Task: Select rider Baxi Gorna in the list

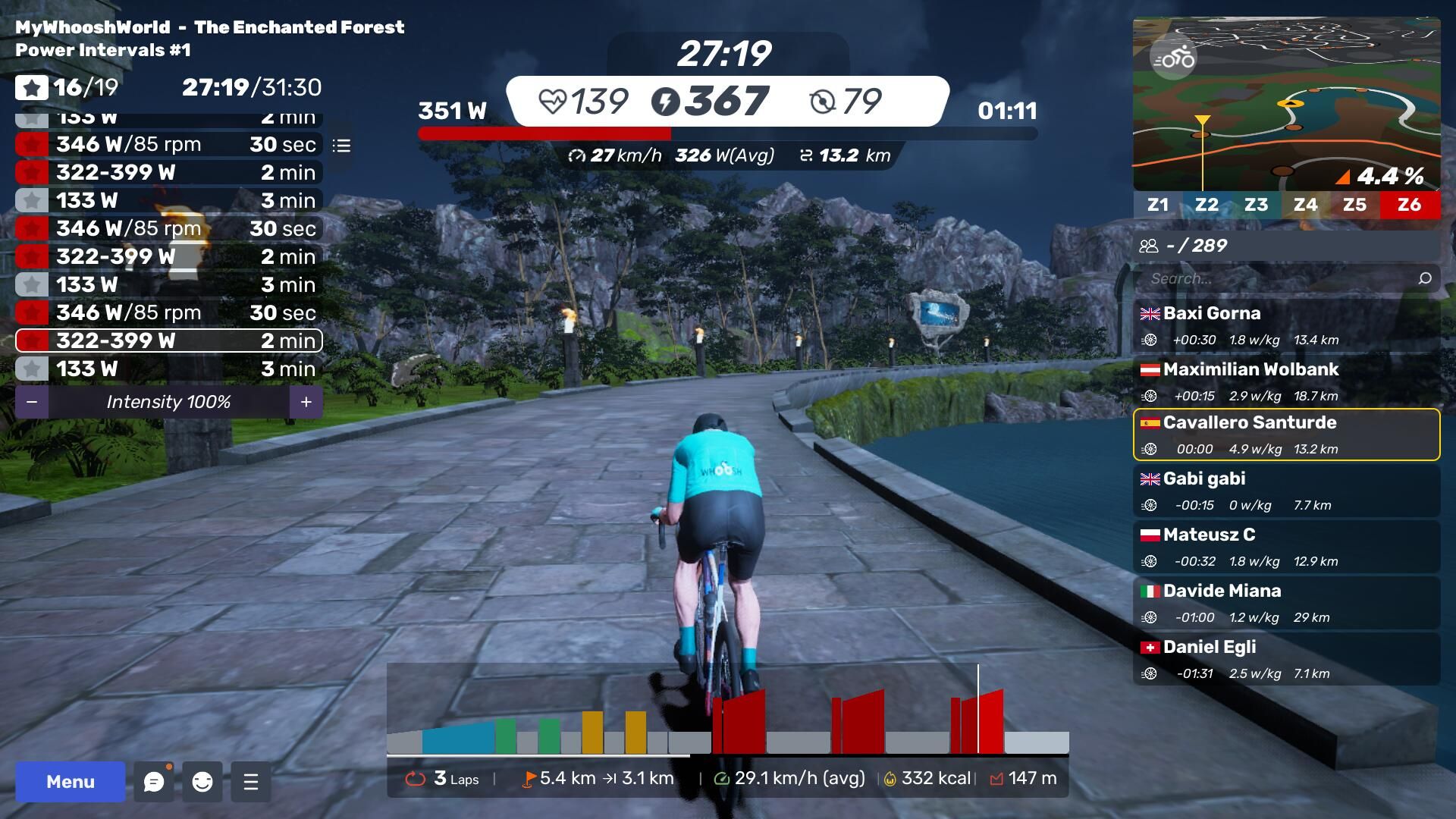Action: 1286,325
